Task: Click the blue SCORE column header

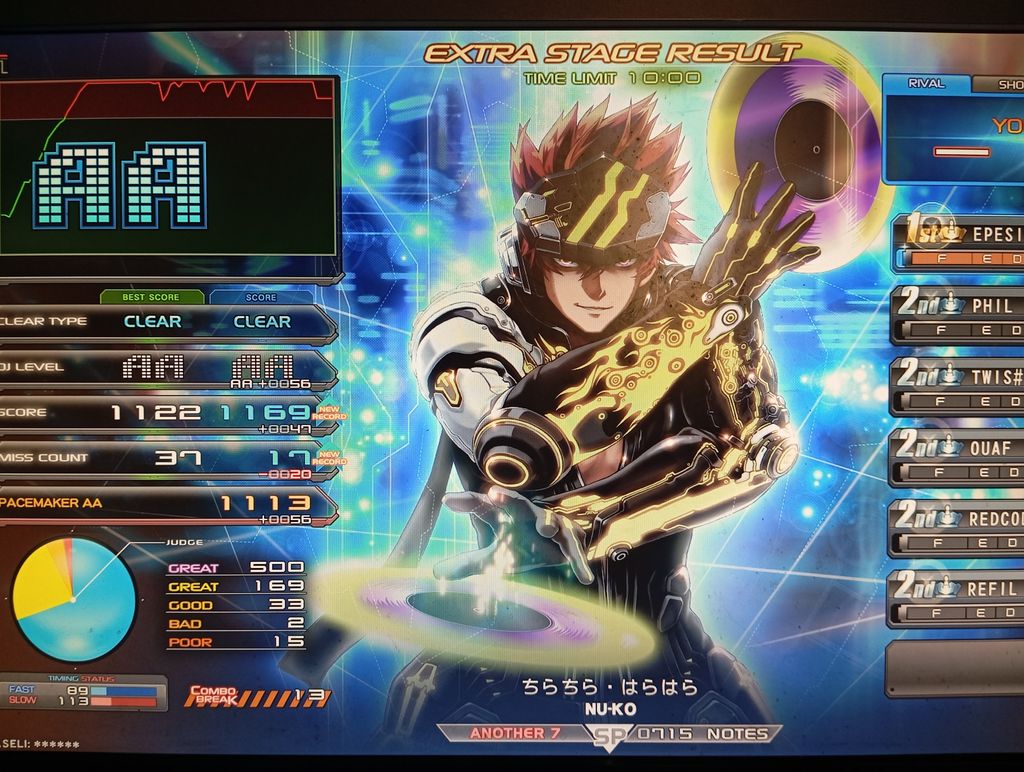Action: [262, 297]
